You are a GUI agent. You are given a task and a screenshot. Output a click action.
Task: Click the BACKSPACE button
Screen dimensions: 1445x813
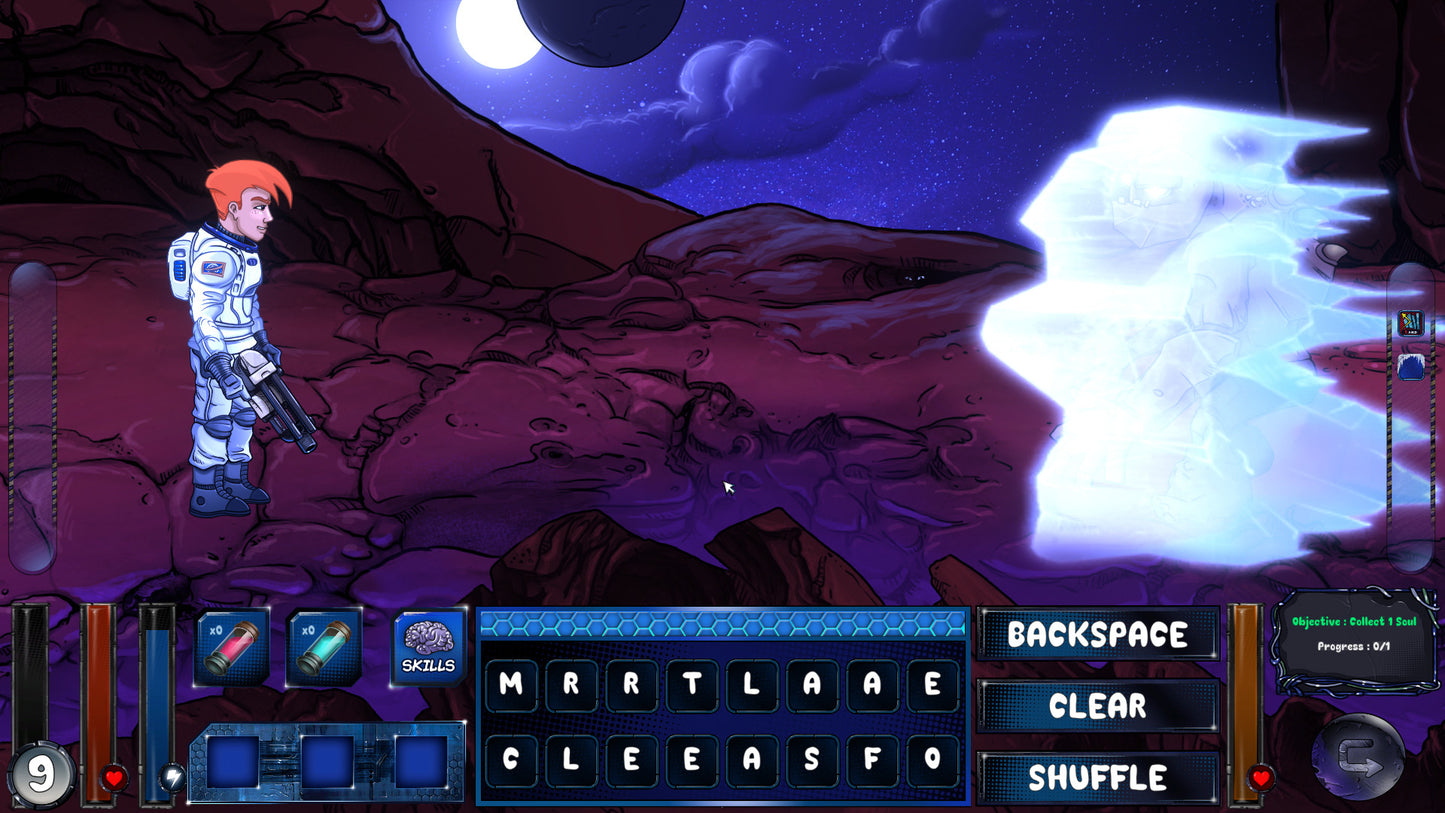point(1097,634)
